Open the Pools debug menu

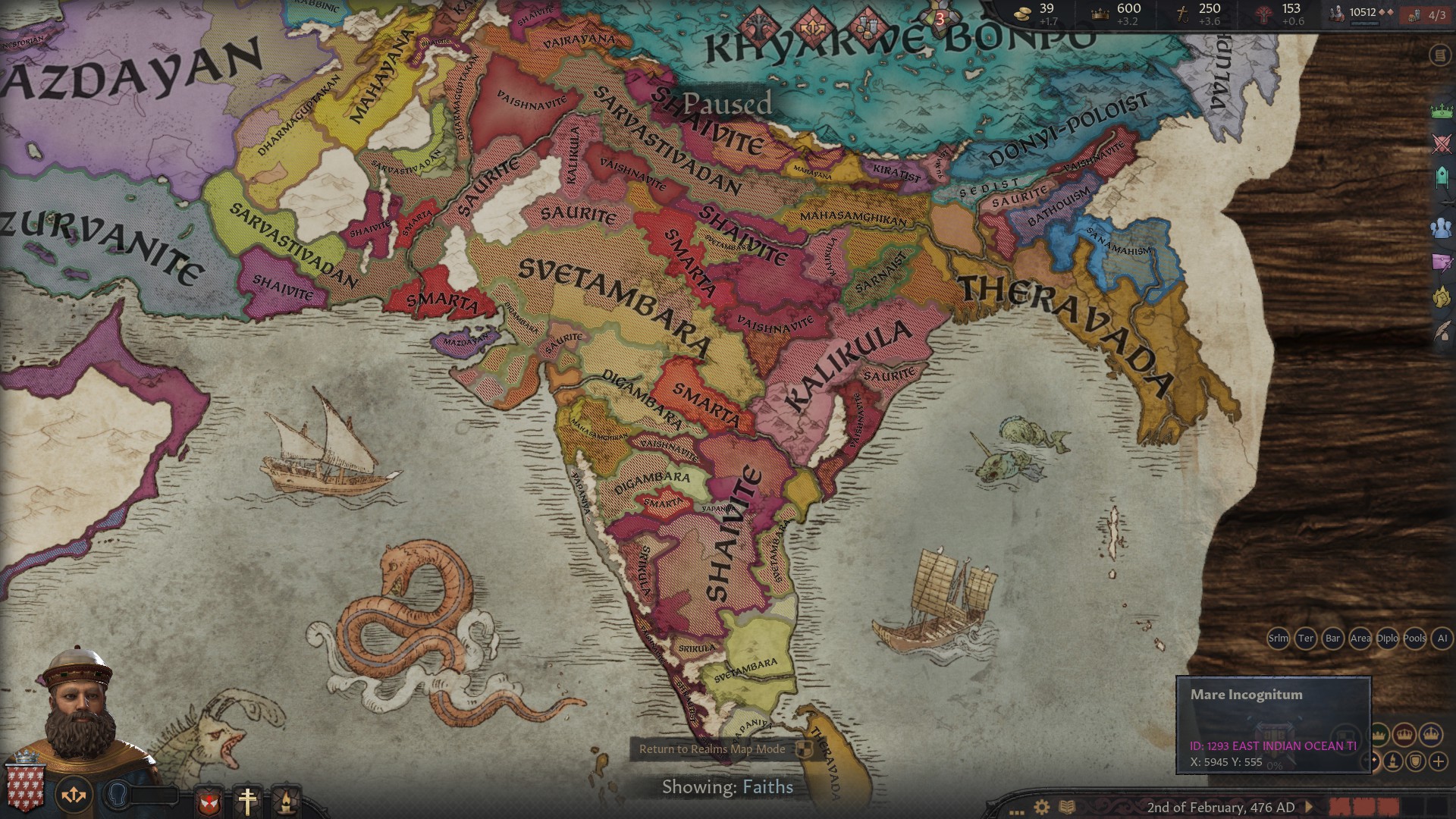point(1414,639)
